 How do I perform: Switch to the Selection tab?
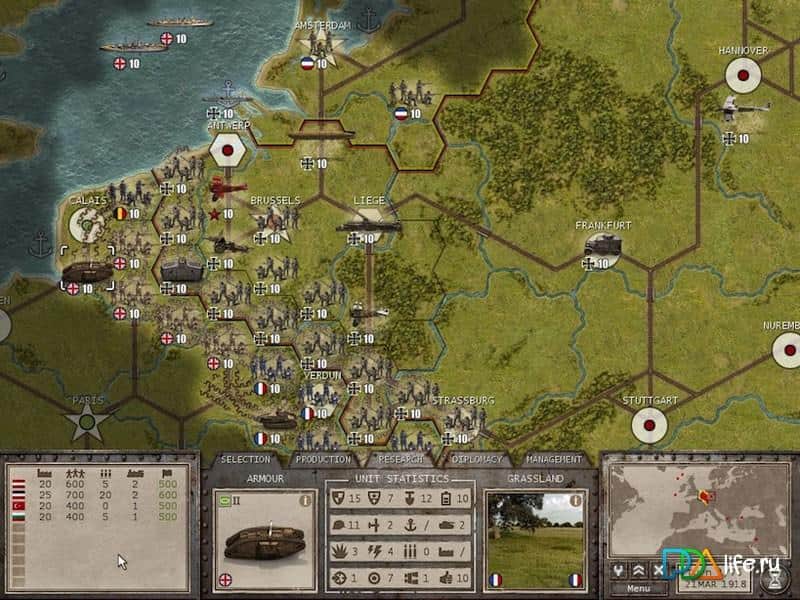coord(246,459)
